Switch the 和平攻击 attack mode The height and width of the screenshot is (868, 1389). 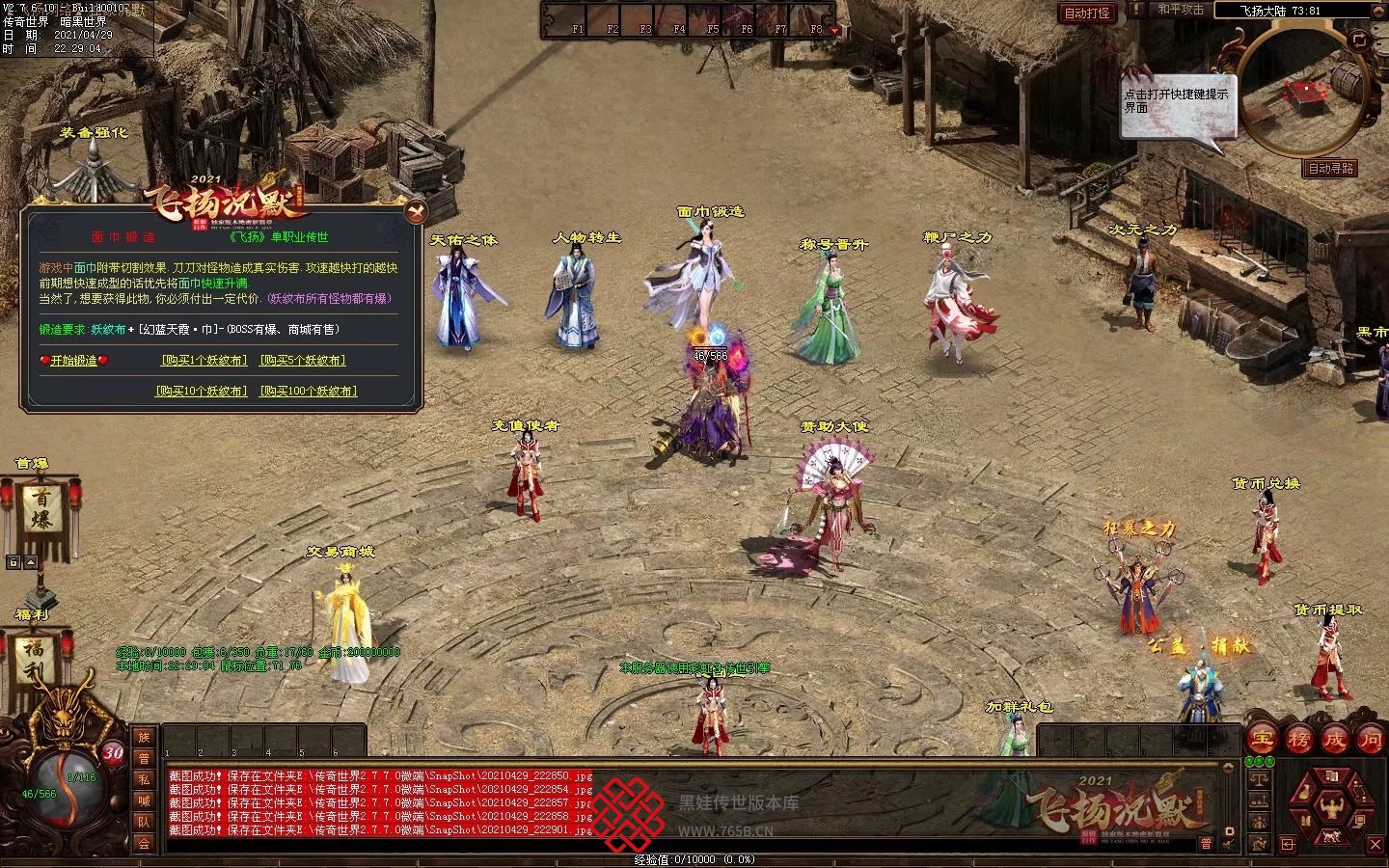(1180, 11)
